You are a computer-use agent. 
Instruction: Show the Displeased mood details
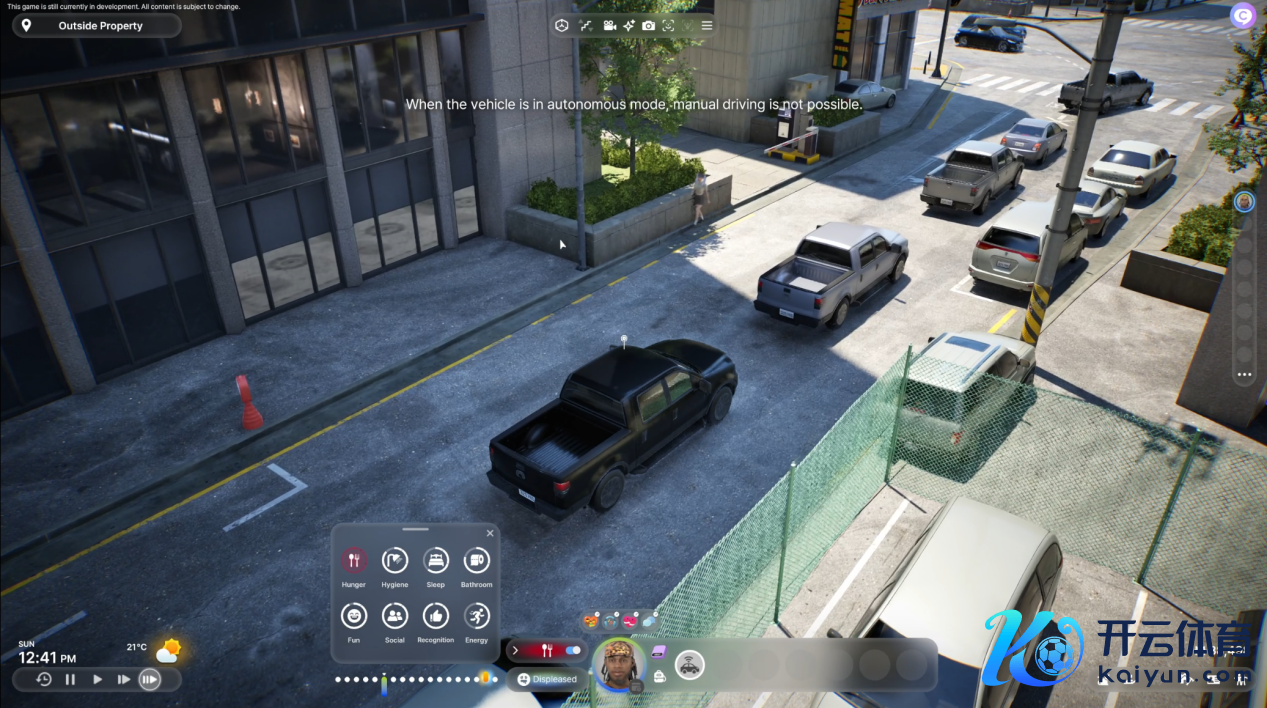547,679
